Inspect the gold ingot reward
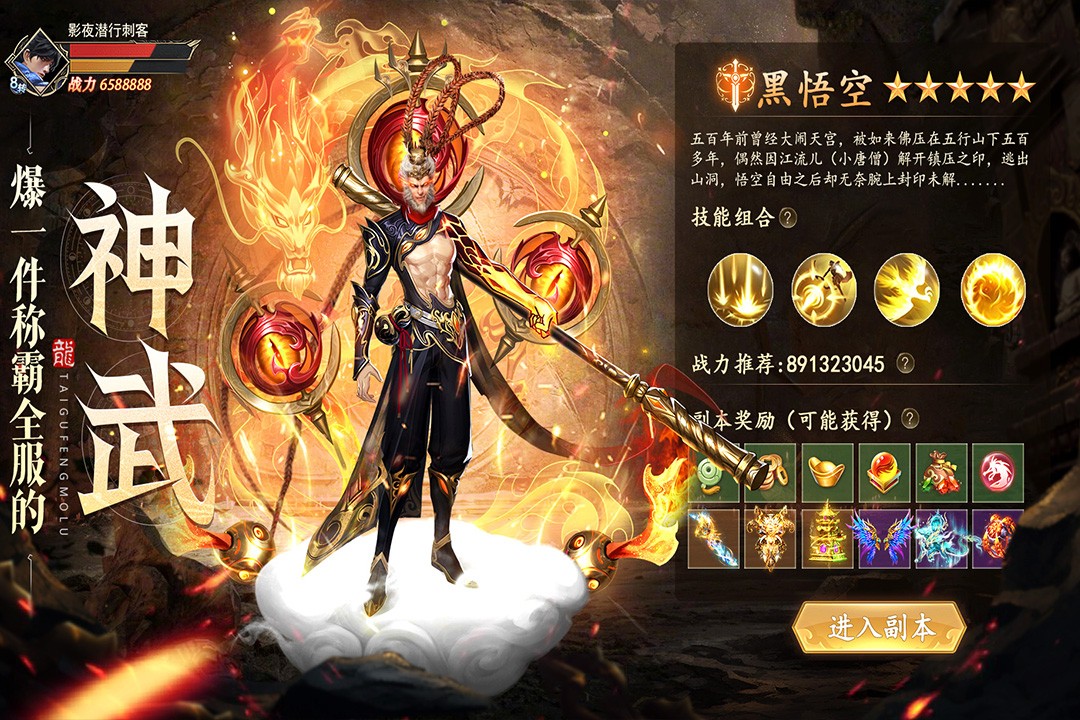This screenshot has height=720, width=1080. [826, 473]
